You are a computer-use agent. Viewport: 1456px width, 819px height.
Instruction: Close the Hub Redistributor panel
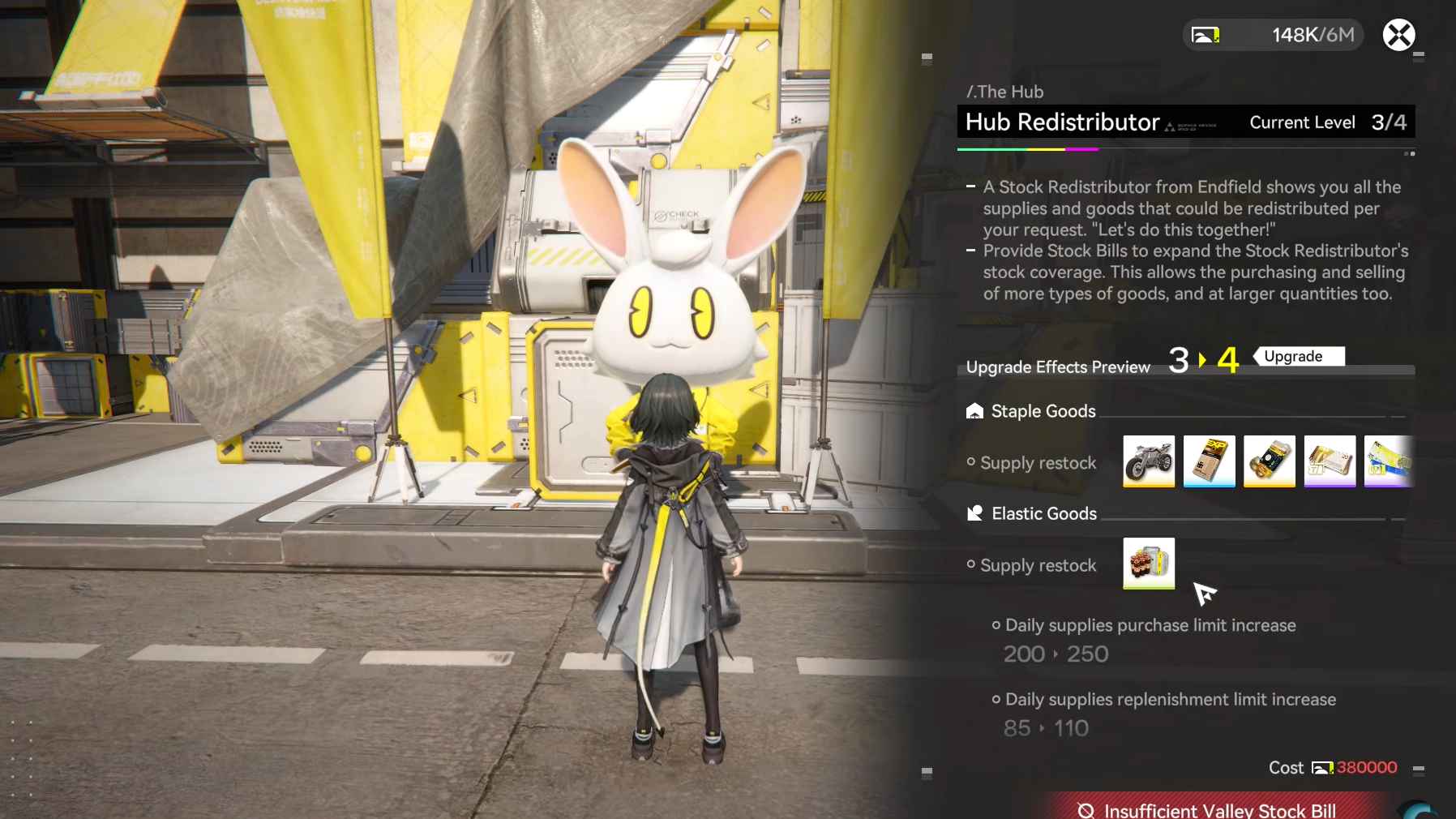coord(1398,35)
